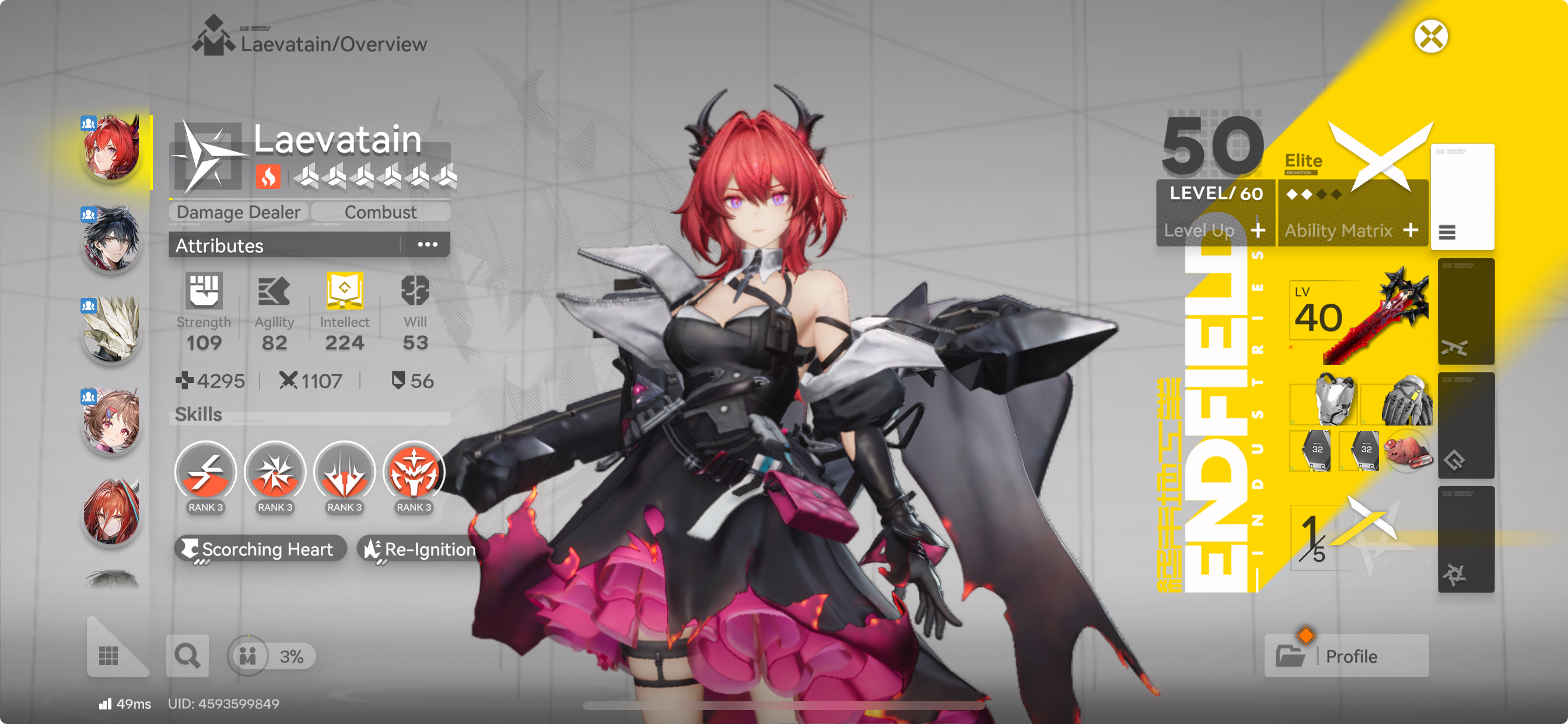Choose the dark-haired operator portrait
Image resolution: width=1568 pixels, height=724 pixels.
tap(112, 238)
